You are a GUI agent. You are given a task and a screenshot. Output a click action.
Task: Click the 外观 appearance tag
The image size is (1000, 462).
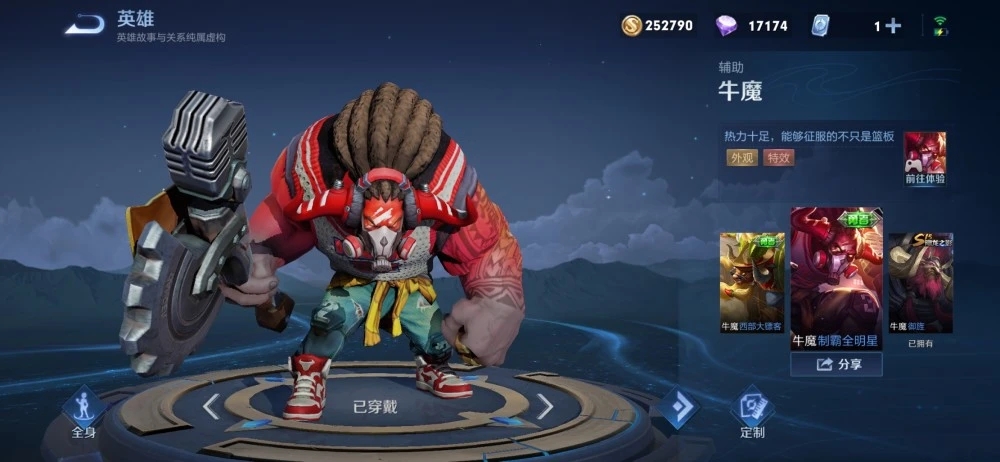[x=741, y=158]
